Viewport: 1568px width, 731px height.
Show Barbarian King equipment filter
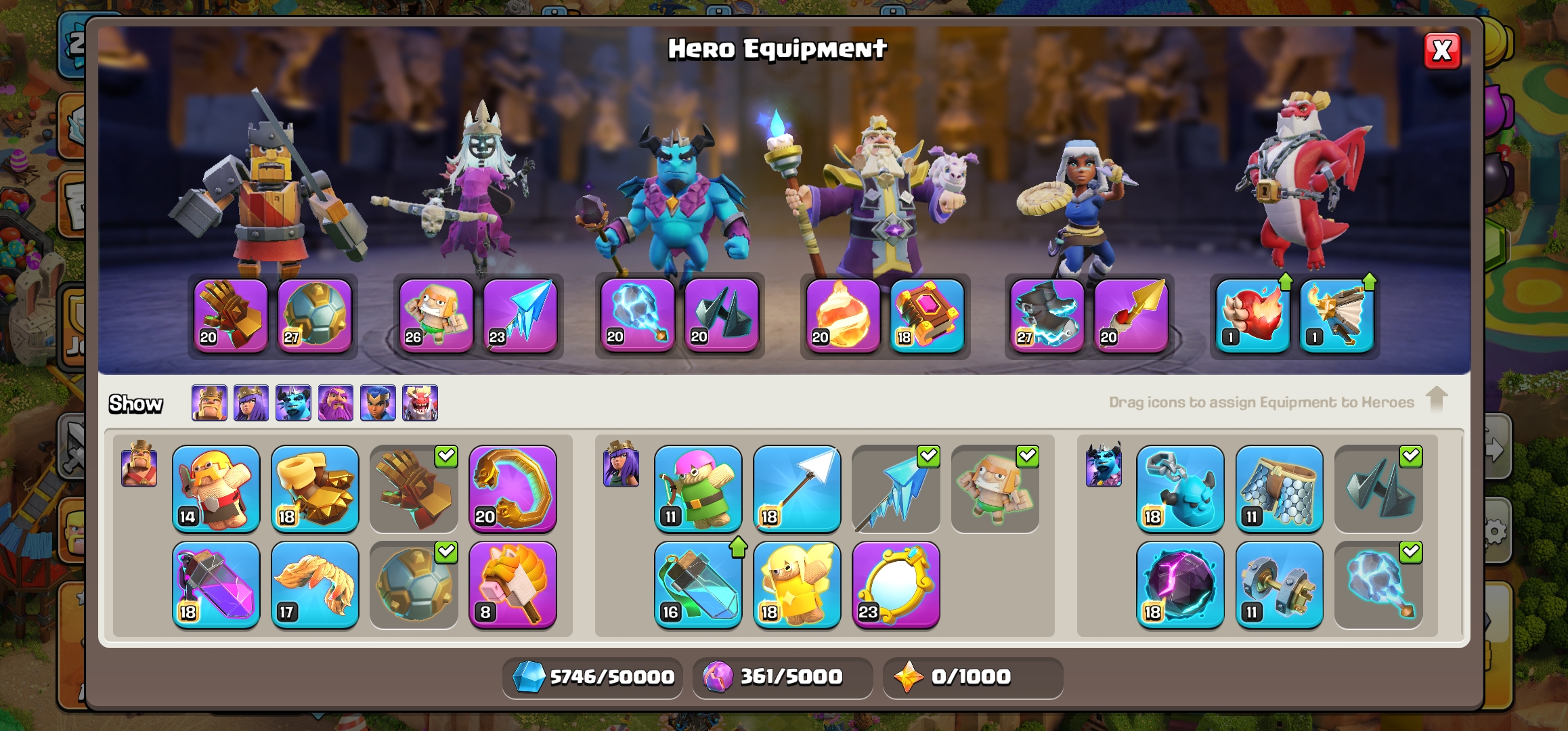(x=209, y=403)
